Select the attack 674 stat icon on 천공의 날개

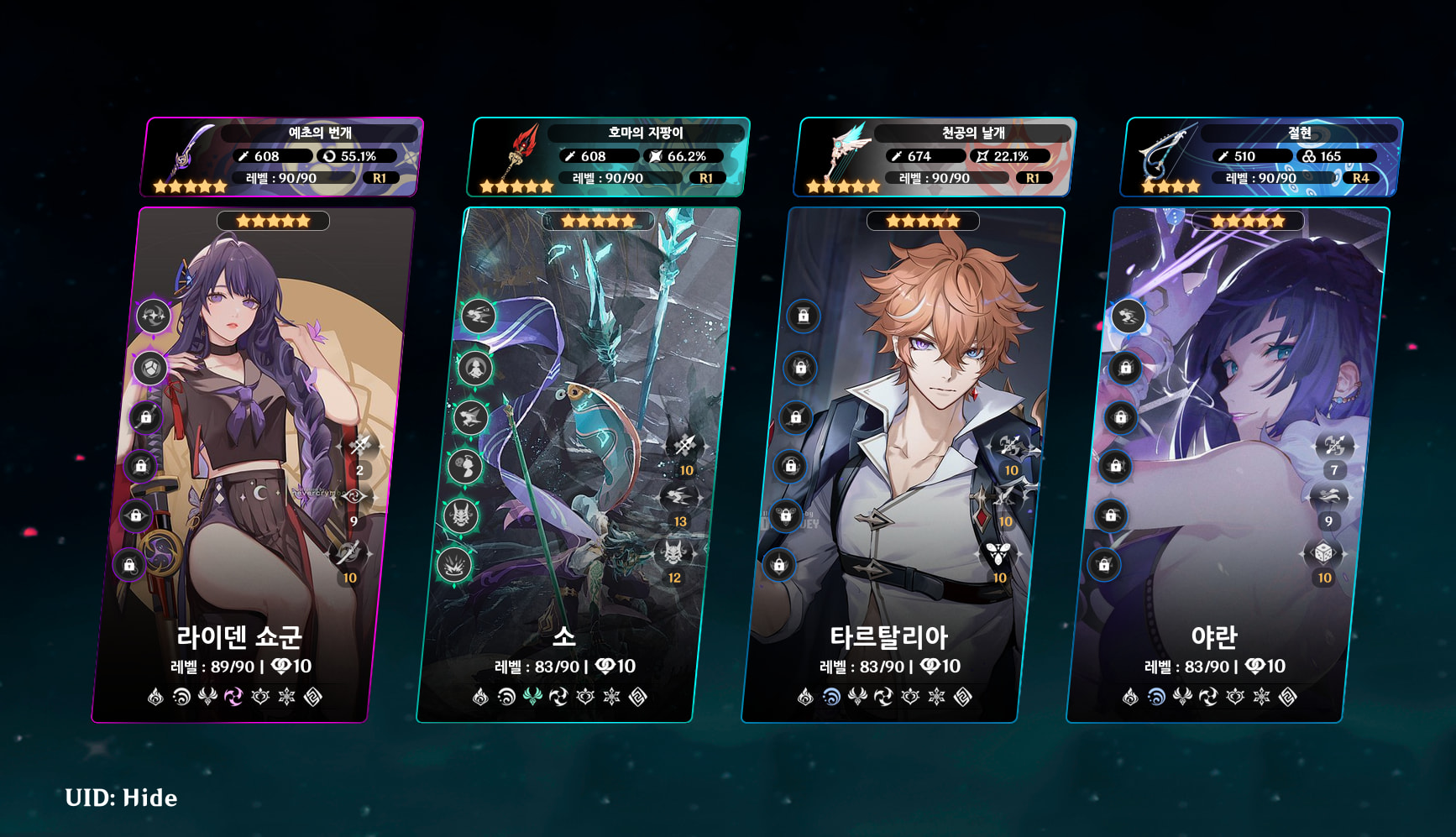[x=895, y=155]
